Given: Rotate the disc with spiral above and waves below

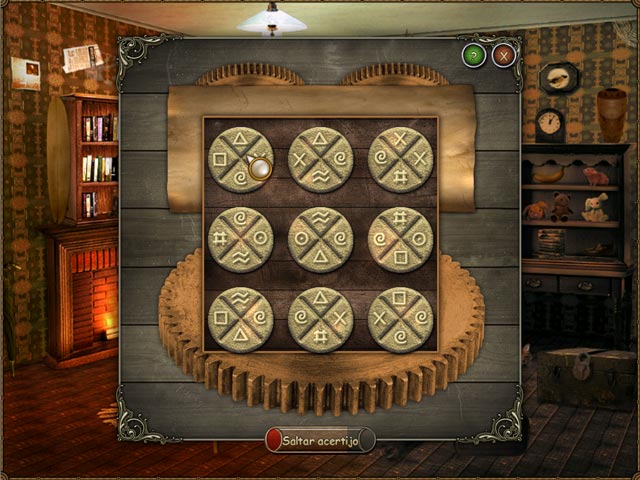Looking at the screenshot, I should (x=240, y=240).
